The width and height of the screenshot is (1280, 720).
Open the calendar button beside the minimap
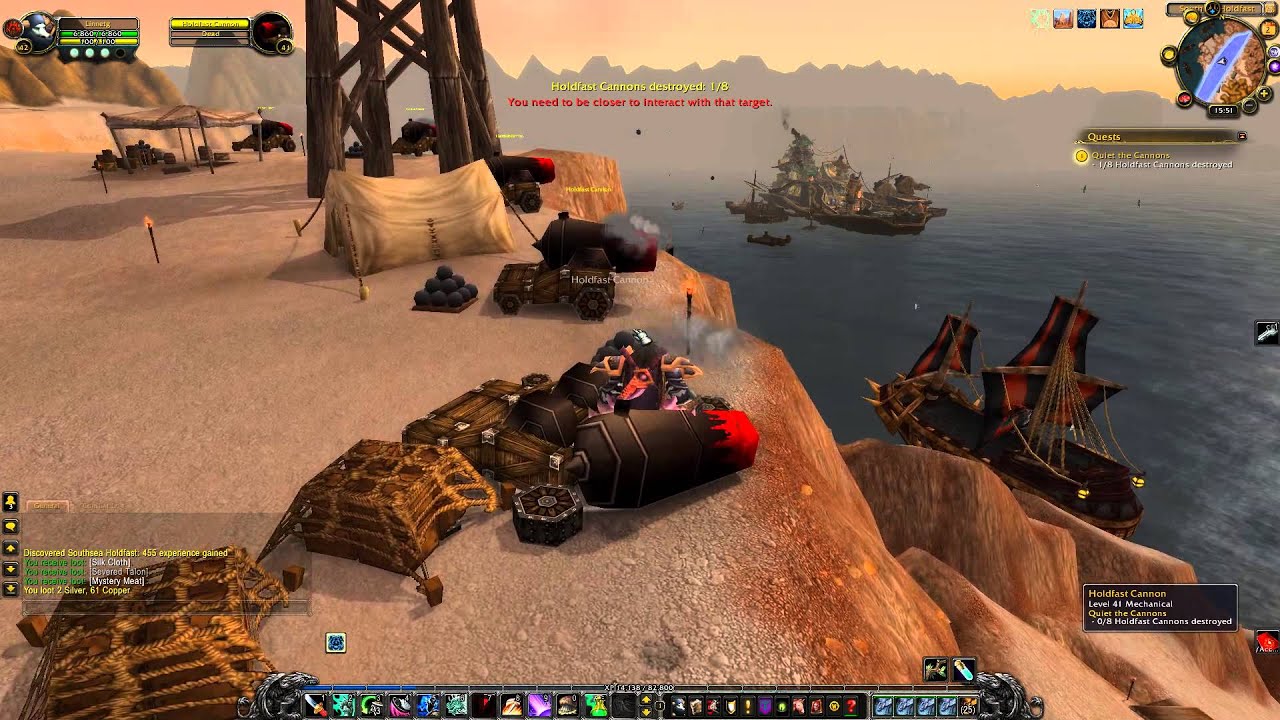[1266, 28]
